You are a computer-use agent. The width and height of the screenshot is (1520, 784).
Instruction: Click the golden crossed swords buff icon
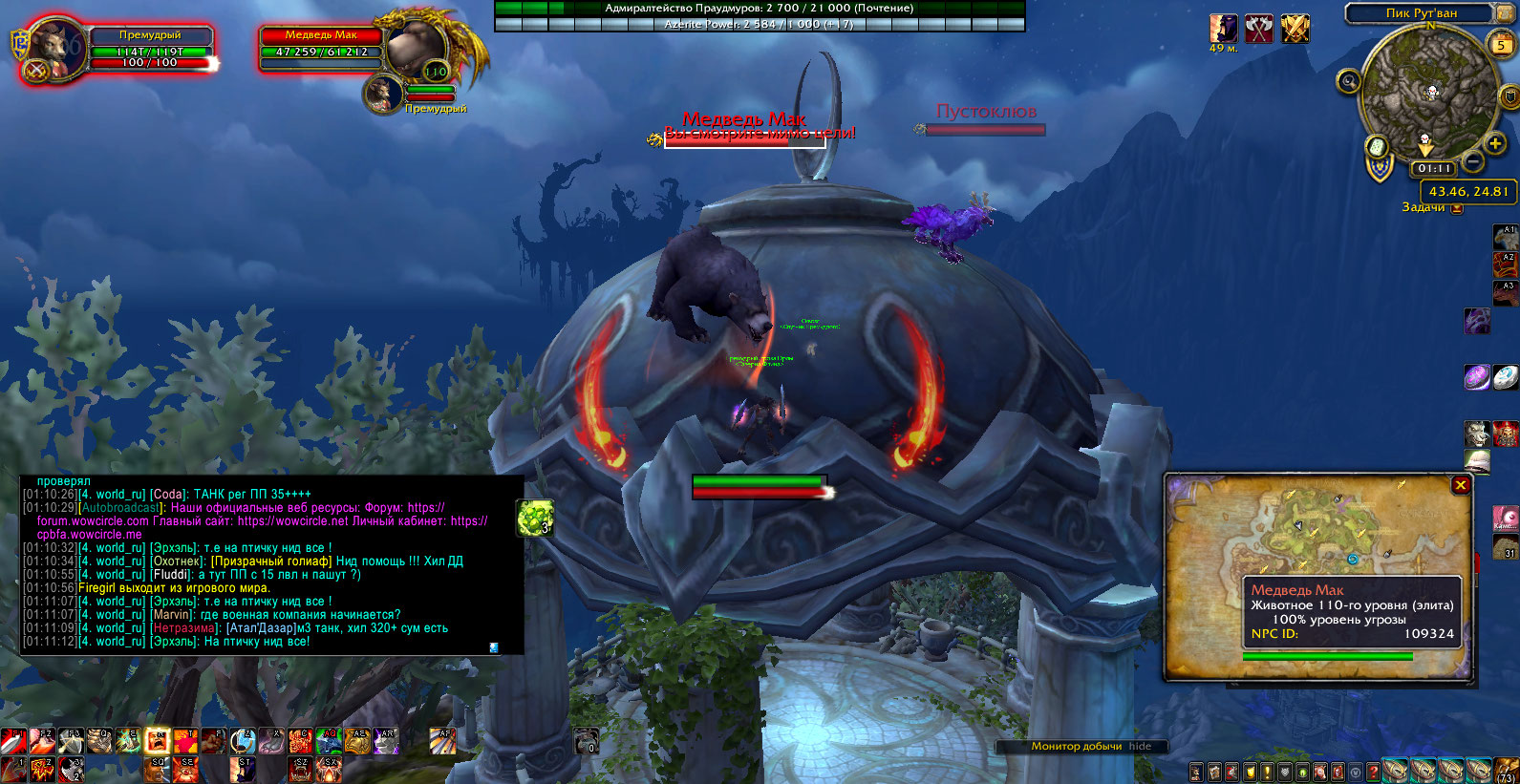click(1295, 29)
